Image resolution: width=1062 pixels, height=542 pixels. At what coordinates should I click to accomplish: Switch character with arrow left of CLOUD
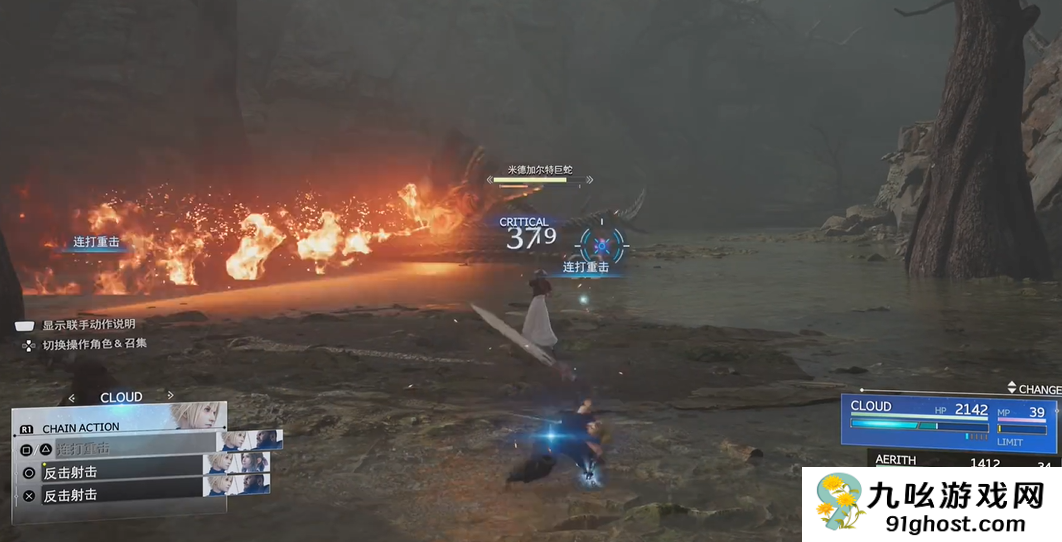tap(71, 397)
